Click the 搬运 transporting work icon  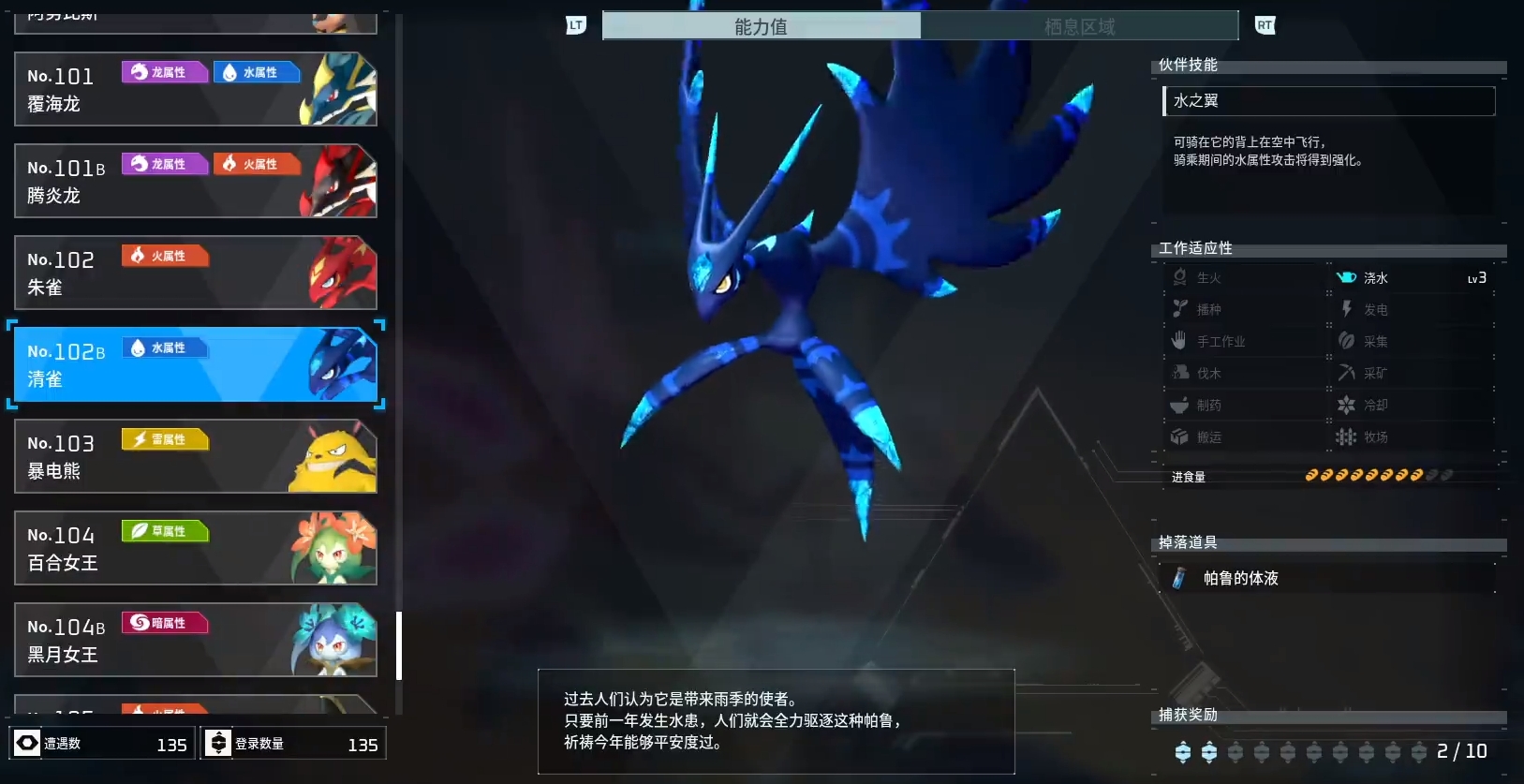tap(1180, 436)
